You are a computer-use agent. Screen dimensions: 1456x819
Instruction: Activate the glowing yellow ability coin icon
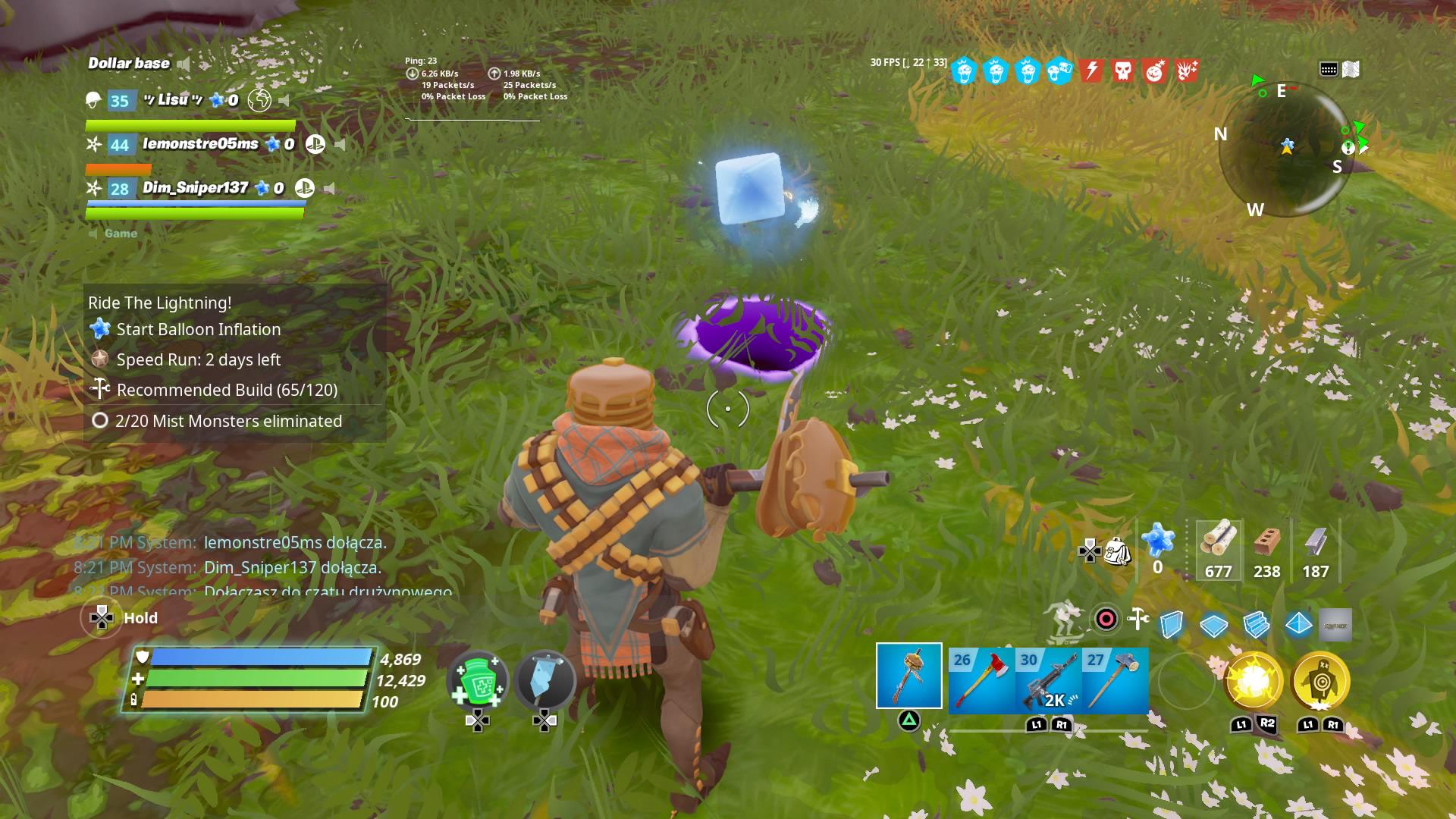click(x=1250, y=682)
